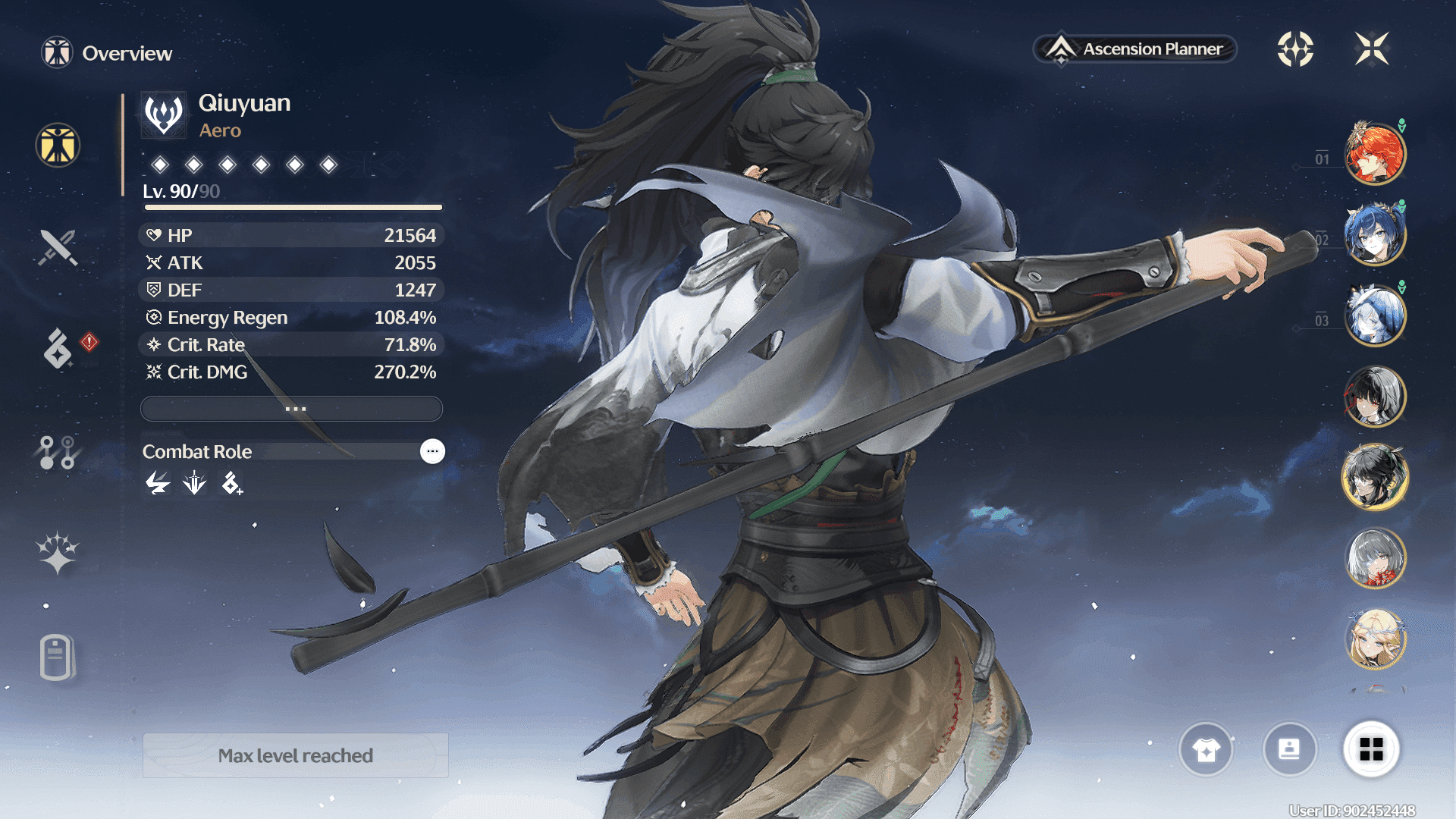
Task: Open the character files clipboard tab
Action: (58, 657)
